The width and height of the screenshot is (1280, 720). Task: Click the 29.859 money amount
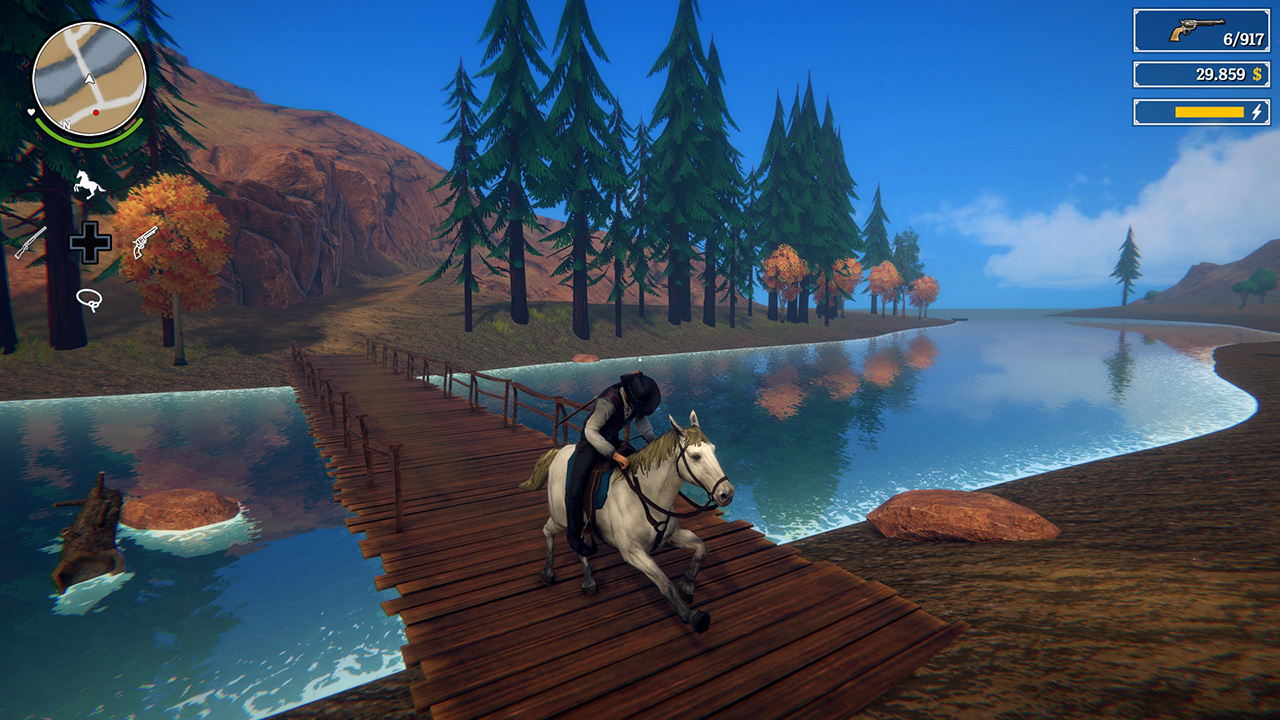(1221, 73)
